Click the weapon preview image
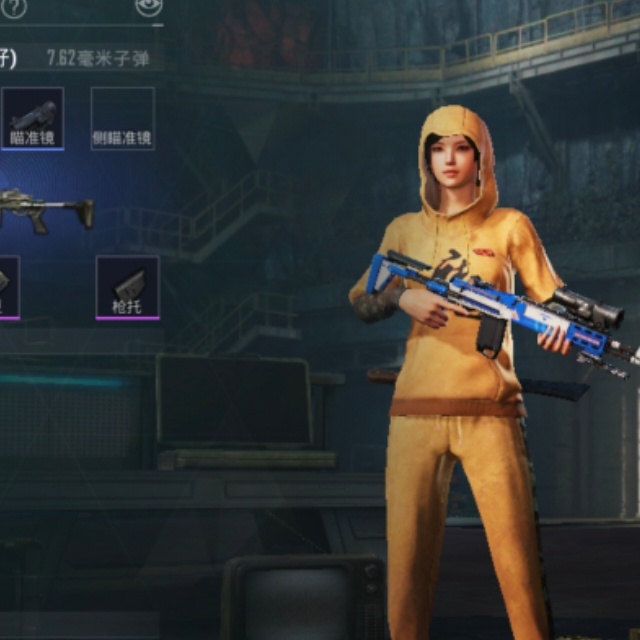640x640 pixels. [45, 211]
